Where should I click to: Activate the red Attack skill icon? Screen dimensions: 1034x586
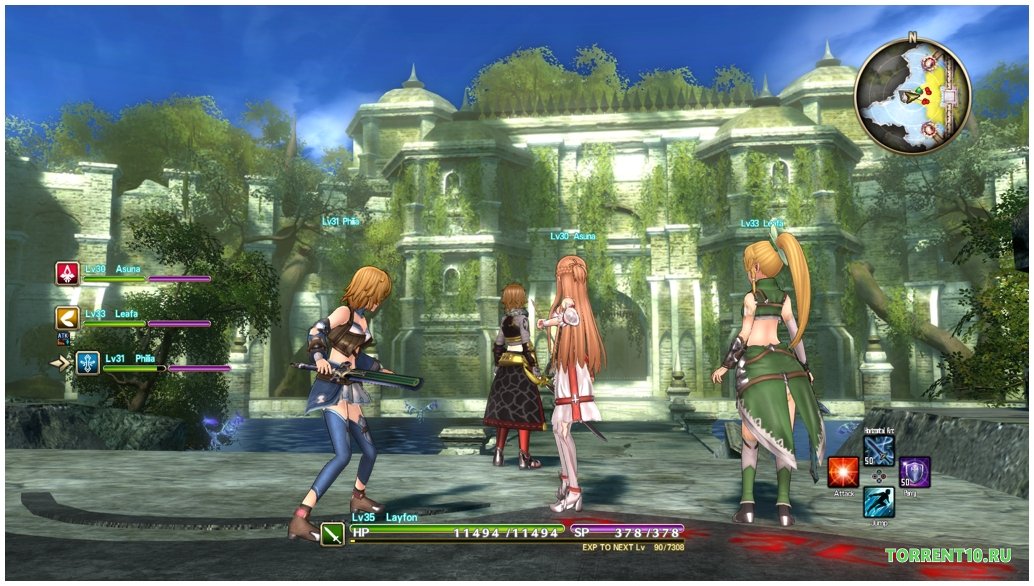click(842, 471)
